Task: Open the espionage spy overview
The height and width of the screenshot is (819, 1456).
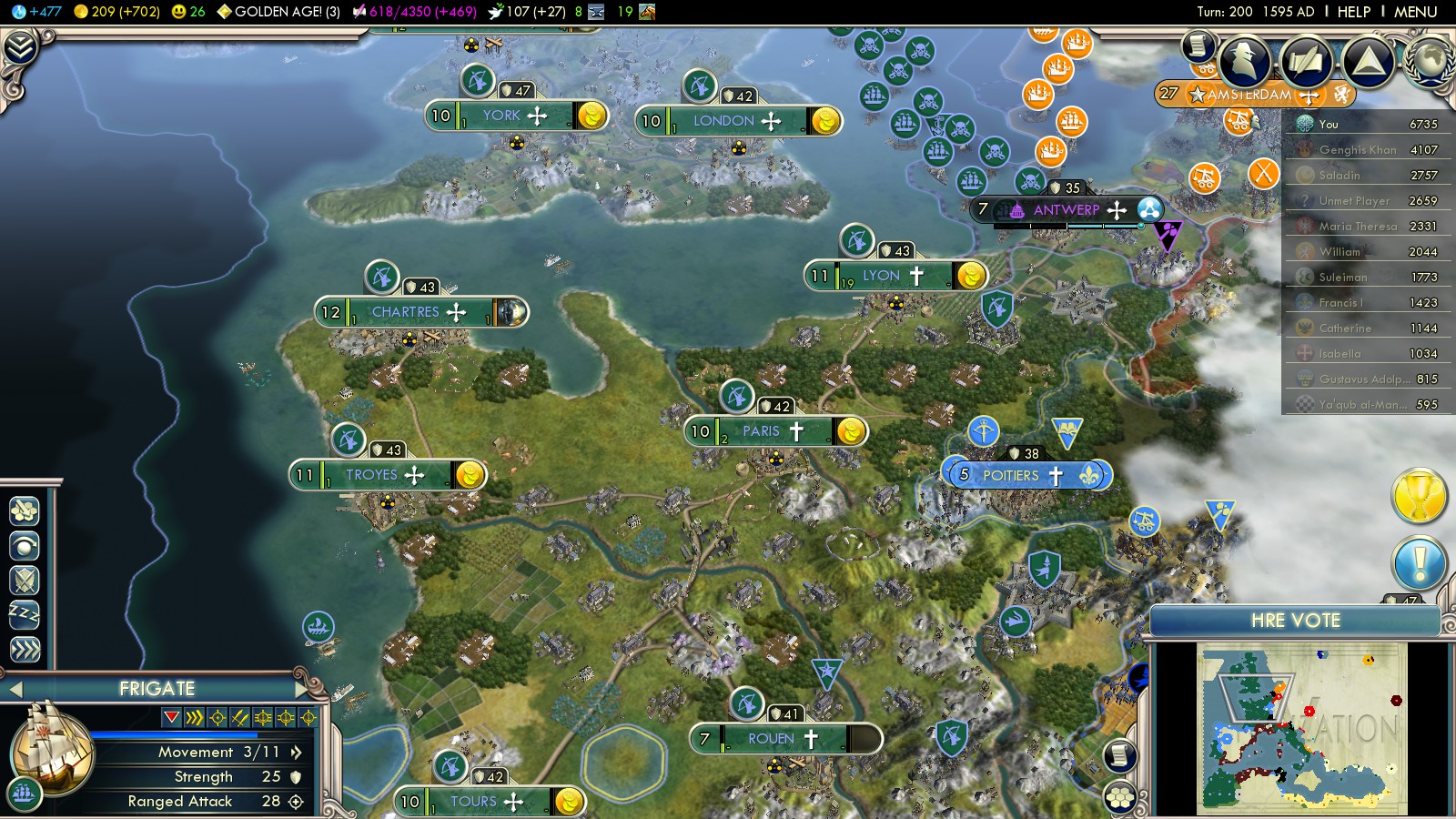Action: click(1244, 60)
